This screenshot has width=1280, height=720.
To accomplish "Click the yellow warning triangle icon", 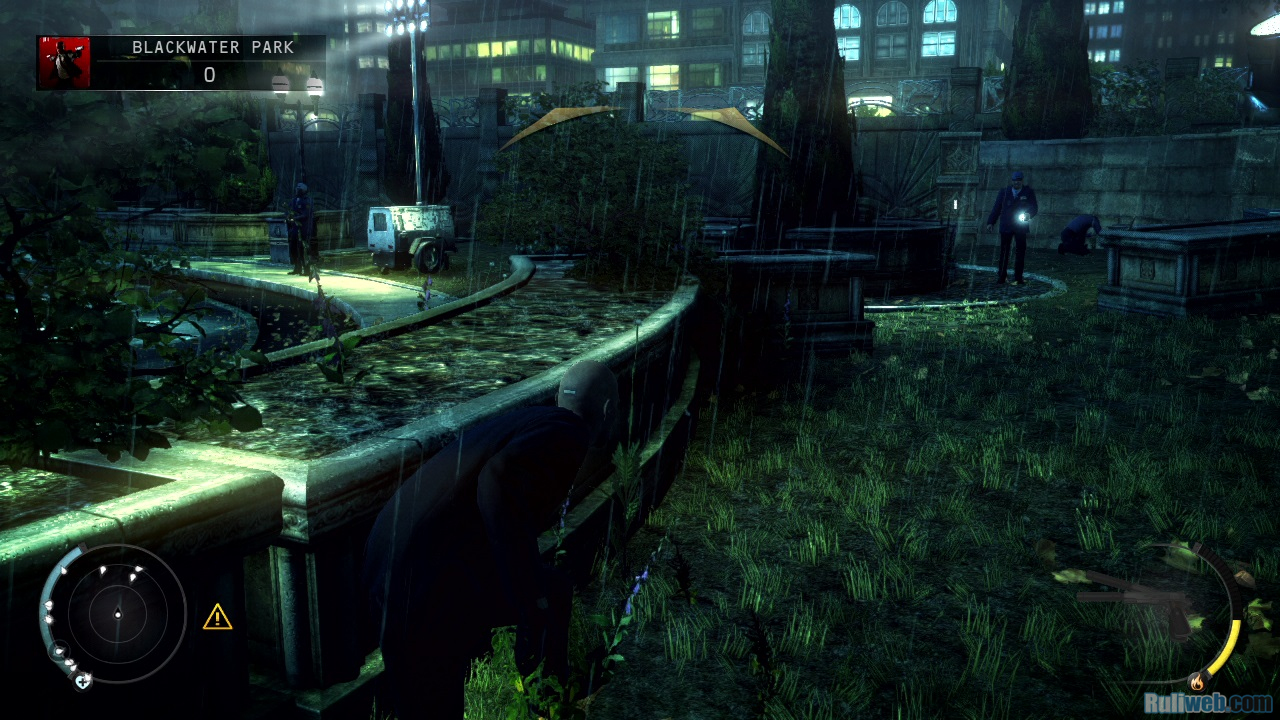I will [x=217, y=617].
